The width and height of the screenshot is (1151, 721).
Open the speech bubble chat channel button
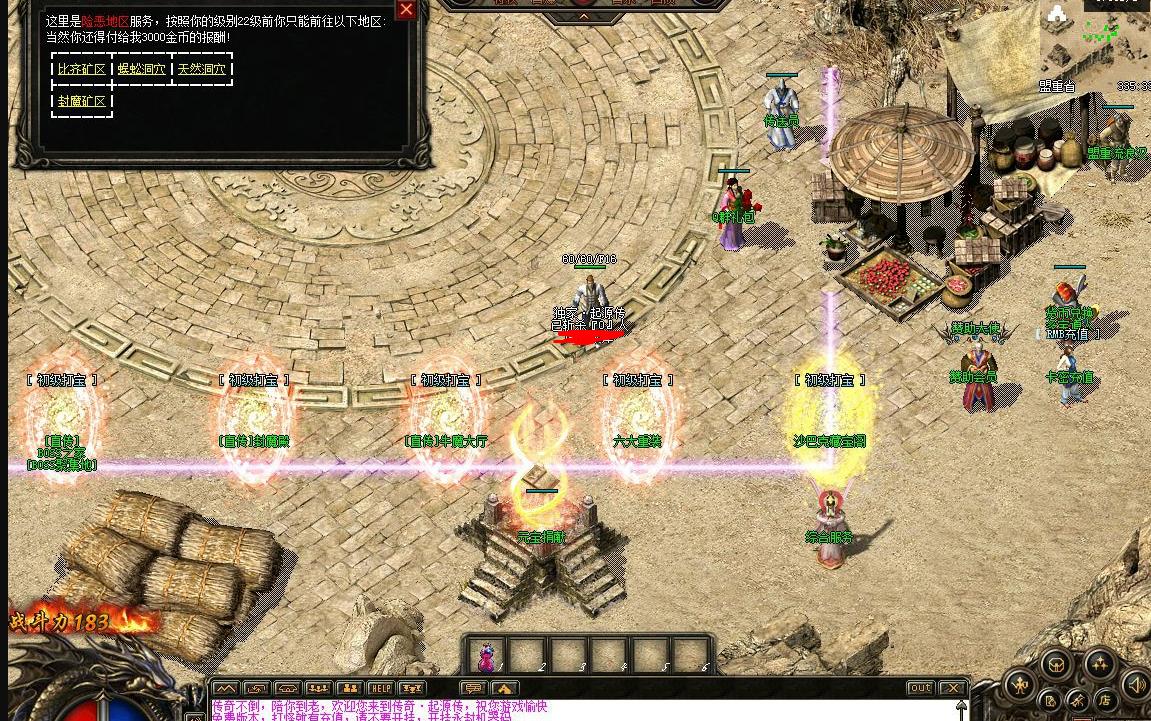473,688
